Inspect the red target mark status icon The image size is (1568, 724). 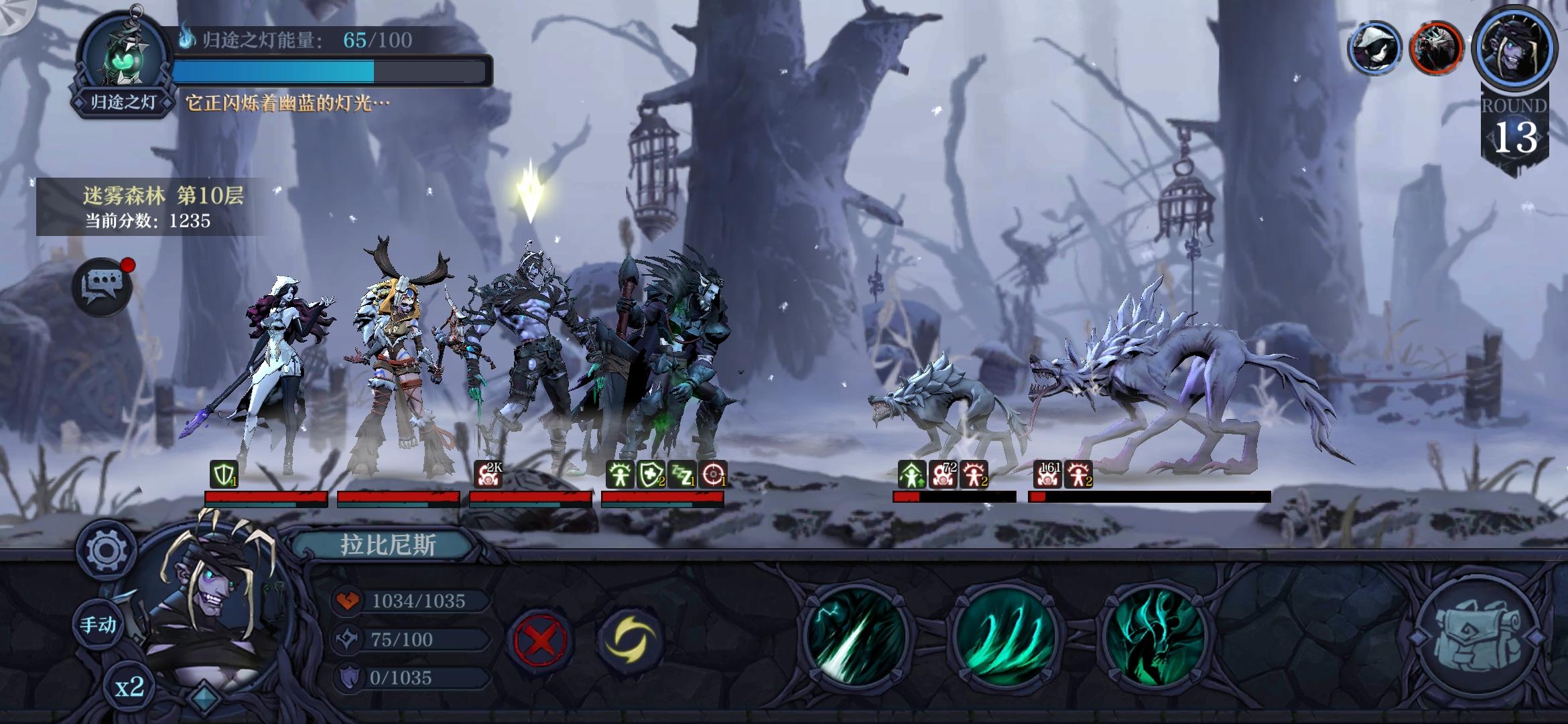pyautogui.click(x=713, y=474)
